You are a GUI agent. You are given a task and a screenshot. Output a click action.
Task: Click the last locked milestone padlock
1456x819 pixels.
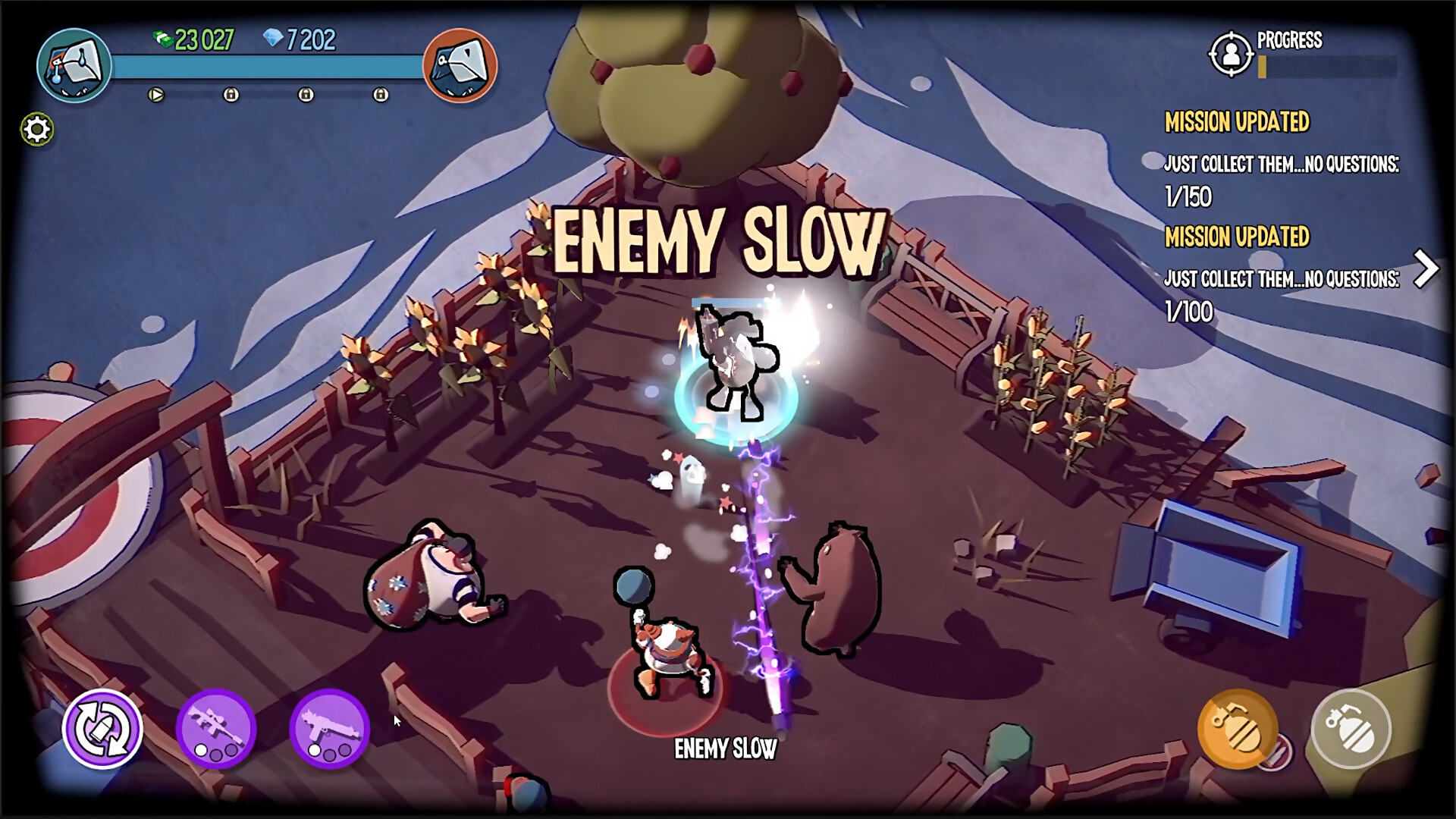pyautogui.click(x=379, y=94)
